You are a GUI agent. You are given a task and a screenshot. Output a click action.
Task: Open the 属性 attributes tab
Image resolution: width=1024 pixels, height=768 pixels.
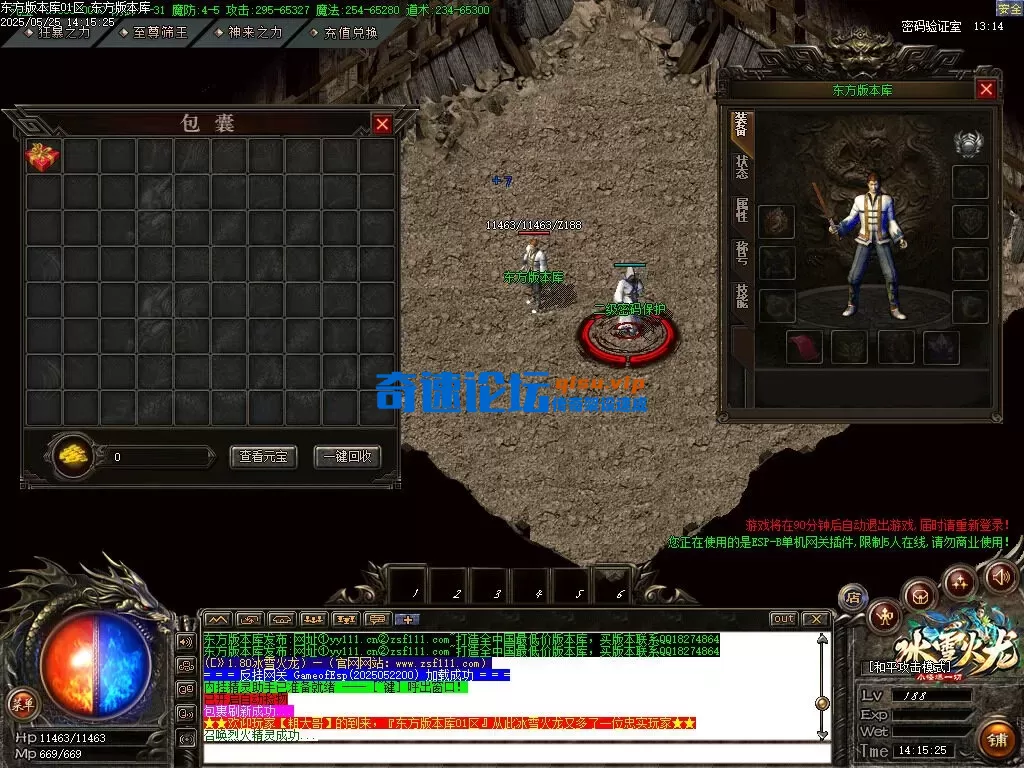(x=741, y=210)
